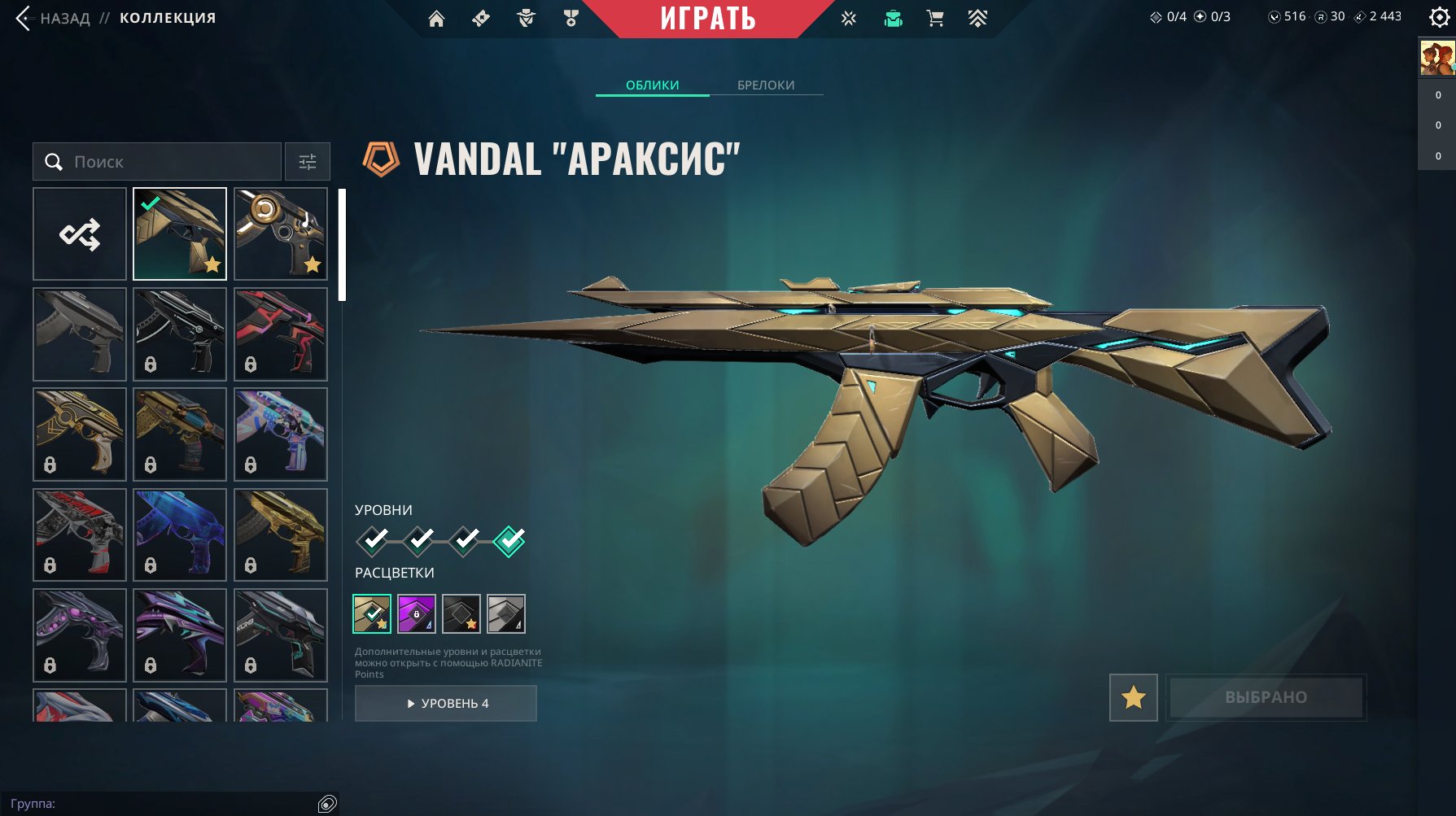Image resolution: width=1456 pixels, height=816 pixels.
Task: Choose the random skin shuffle tile
Action: [x=80, y=234]
